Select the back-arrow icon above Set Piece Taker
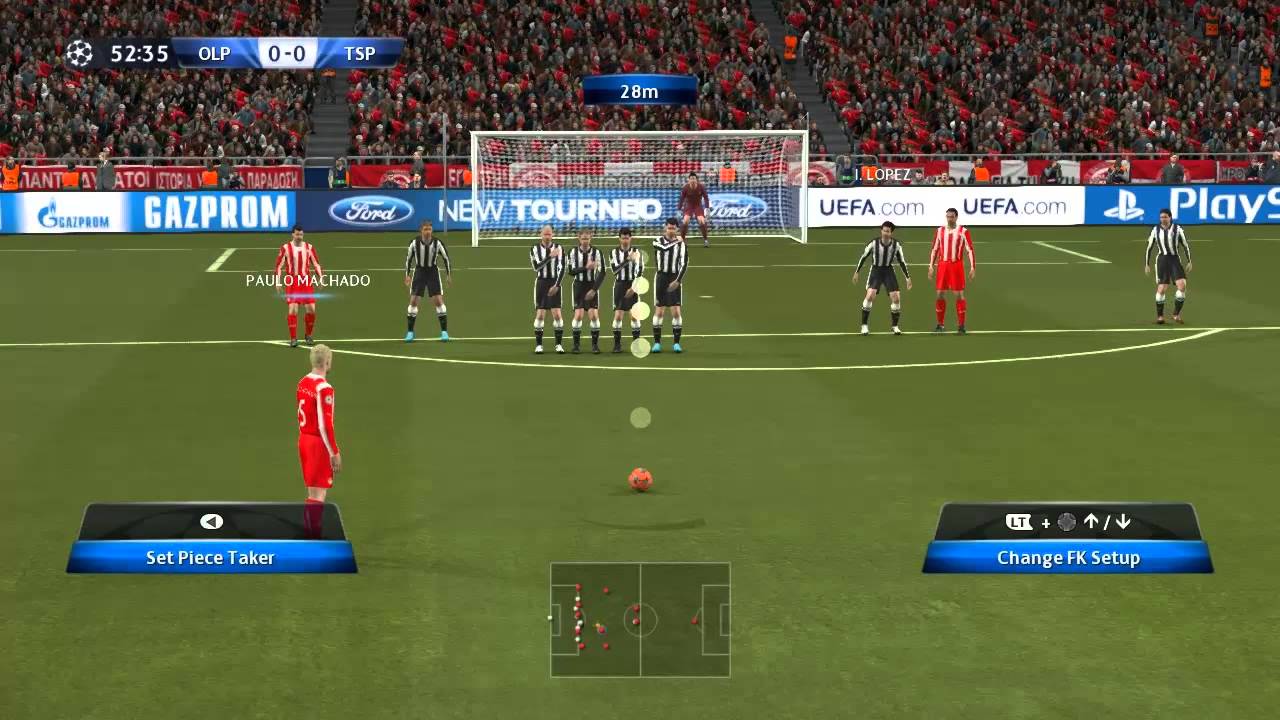The width and height of the screenshot is (1280, 720). [x=209, y=521]
